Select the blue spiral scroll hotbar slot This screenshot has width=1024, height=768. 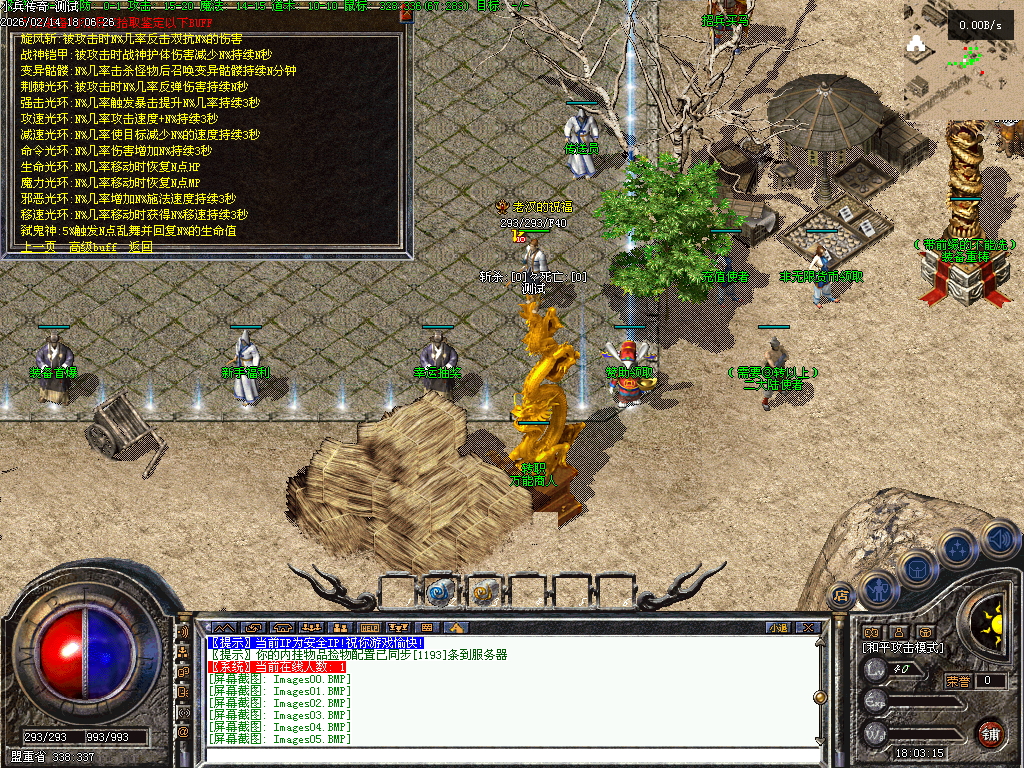[x=439, y=592]
